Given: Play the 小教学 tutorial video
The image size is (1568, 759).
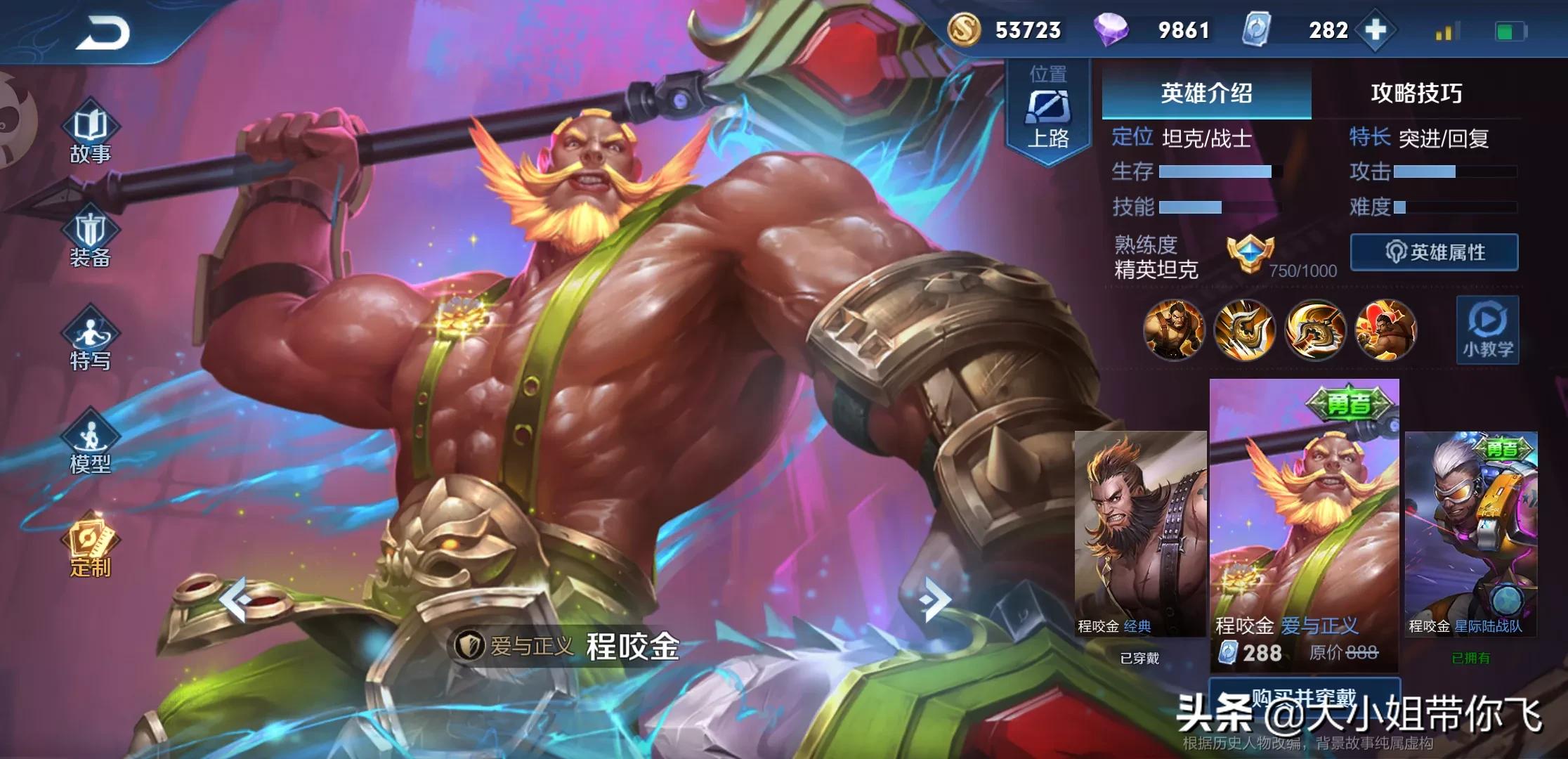Looking at the screenshot, I should point(1487,330).
